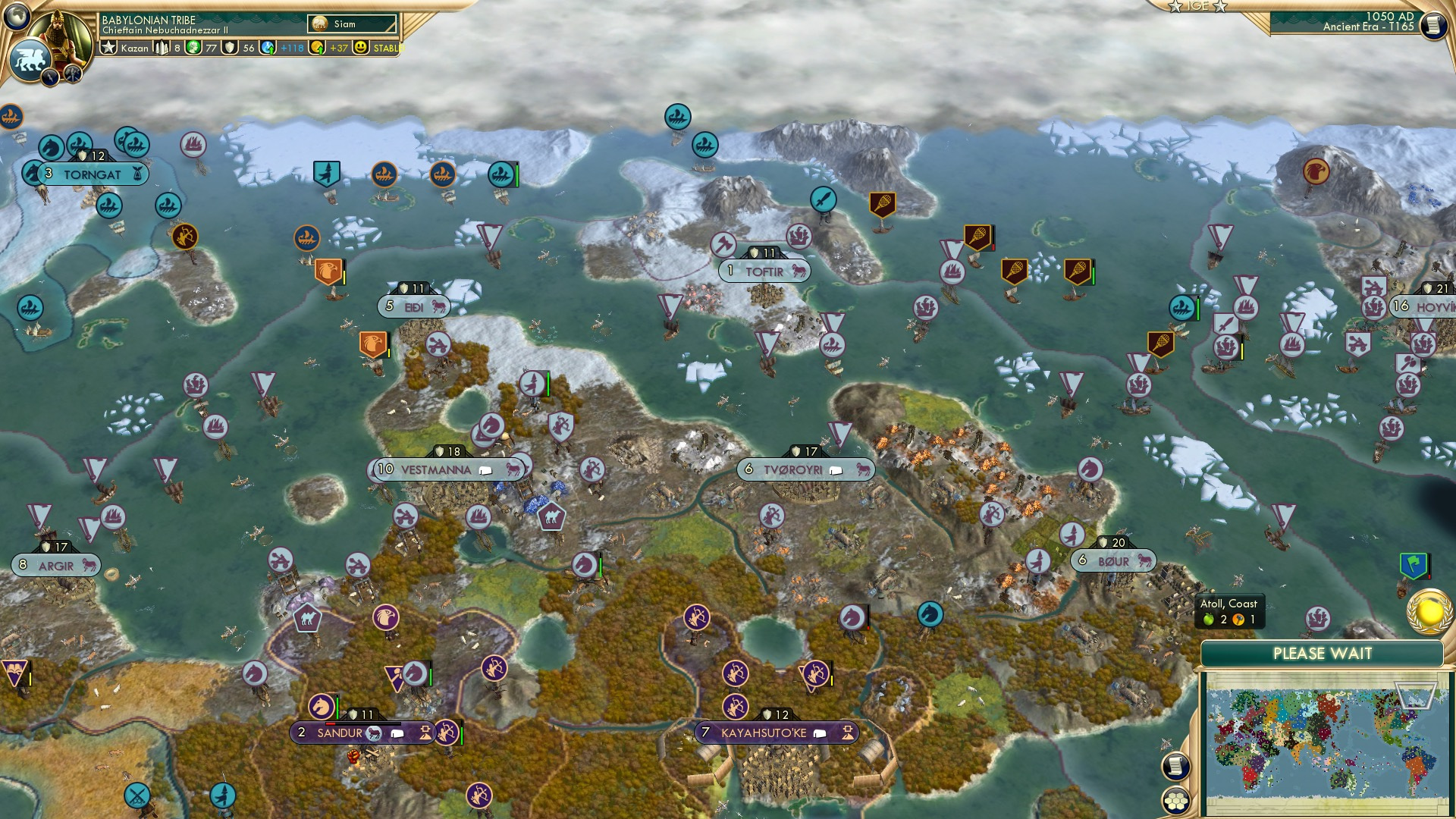This screenshot has height=819, width=1456.
Task: Toggle strategic view via lightning bolt icon
Action: [x=50, y=75]
